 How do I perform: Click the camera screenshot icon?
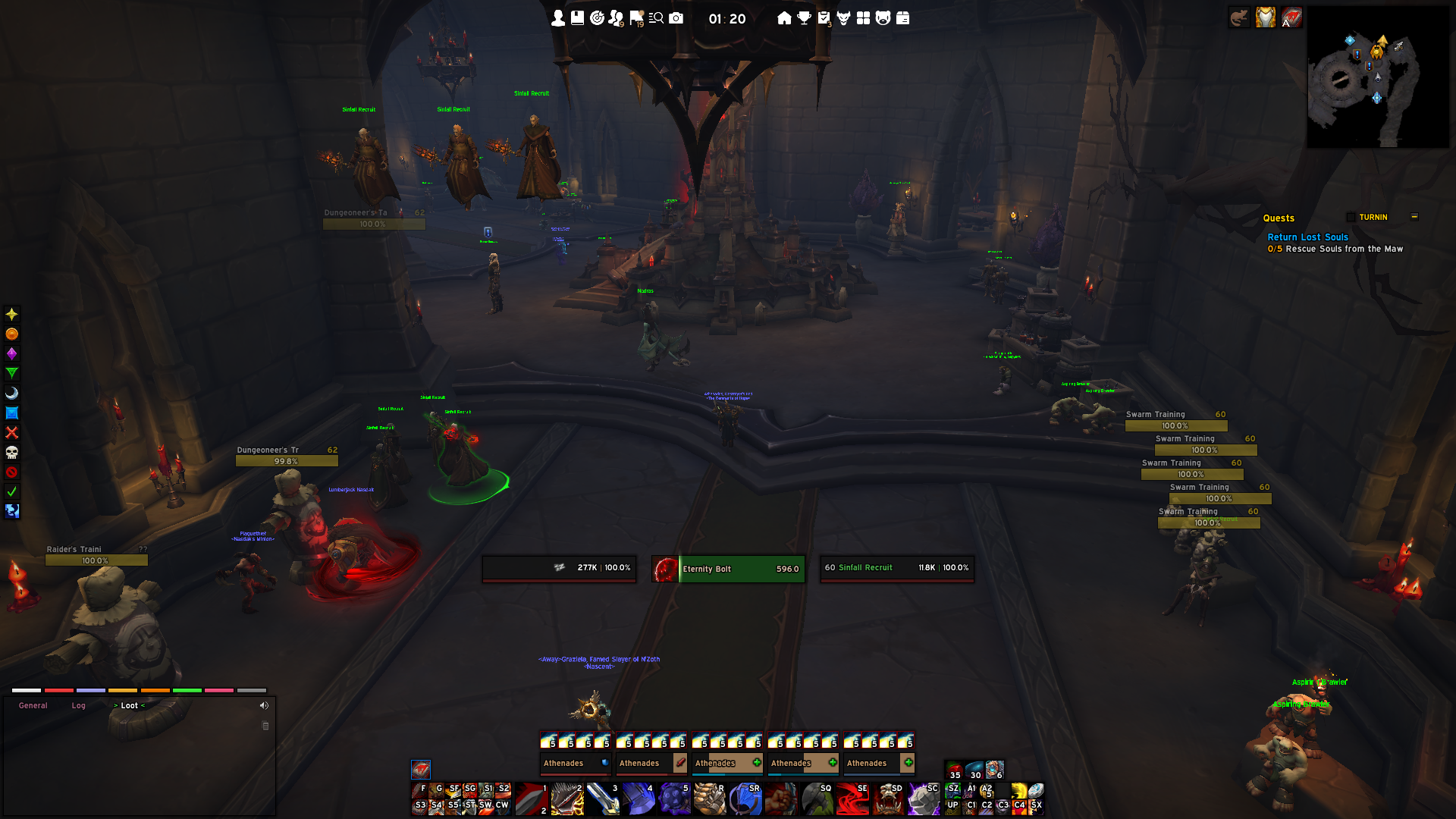tap(676, 18)
